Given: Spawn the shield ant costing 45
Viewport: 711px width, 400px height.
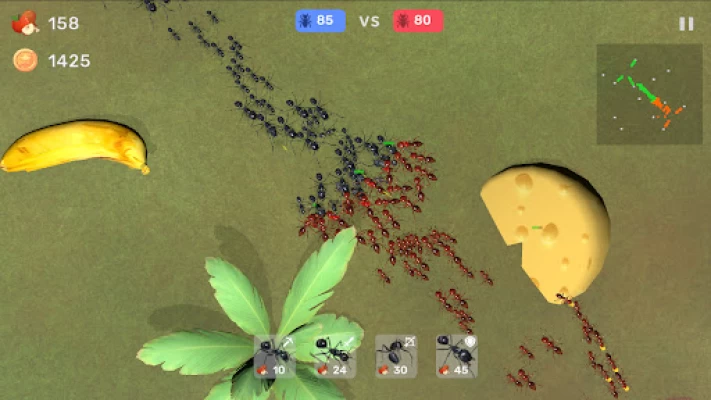Looking at the screenshot, I should coord(457,356).
